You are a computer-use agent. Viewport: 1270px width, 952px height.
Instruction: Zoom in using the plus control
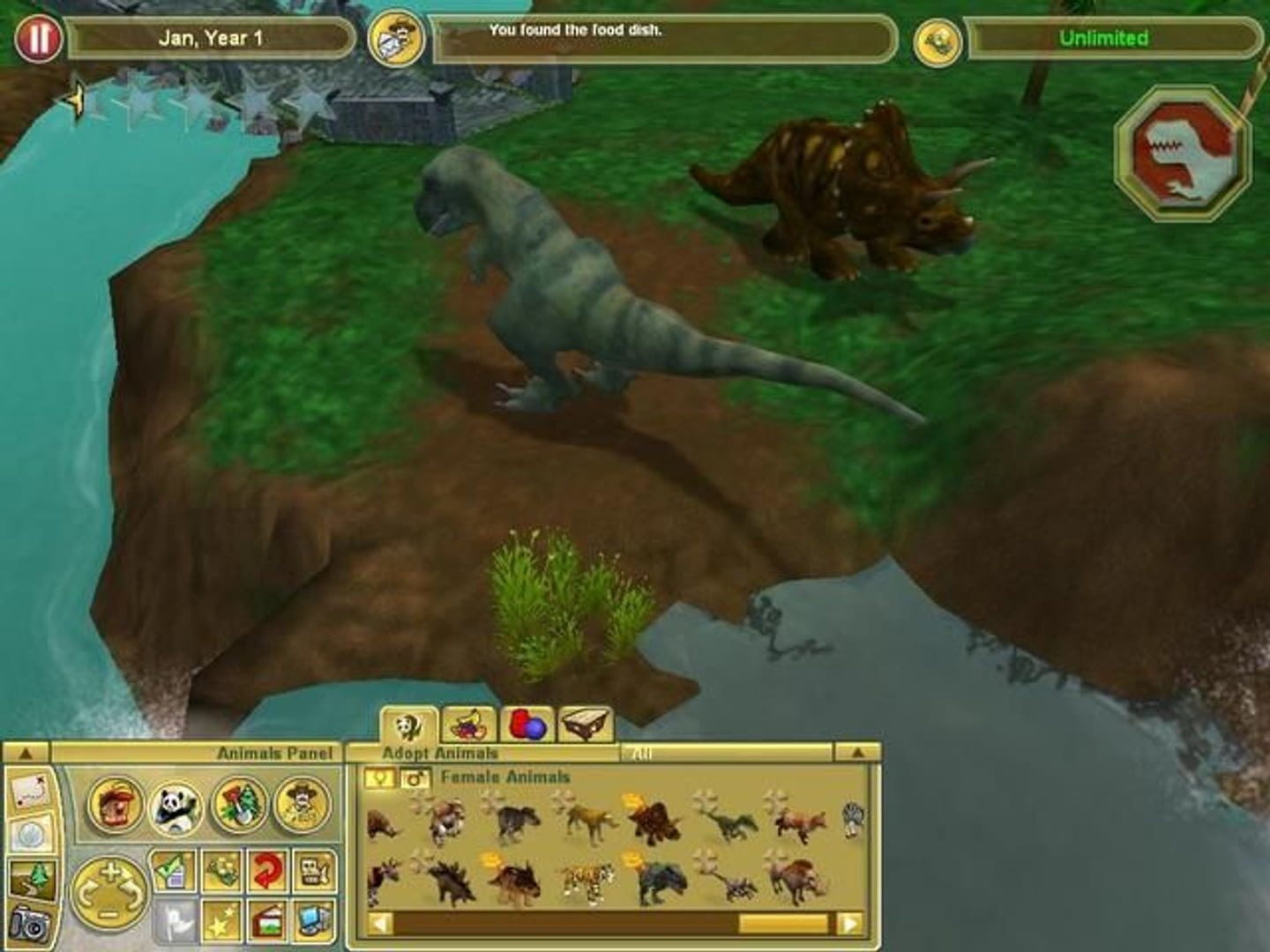[110, 870]
